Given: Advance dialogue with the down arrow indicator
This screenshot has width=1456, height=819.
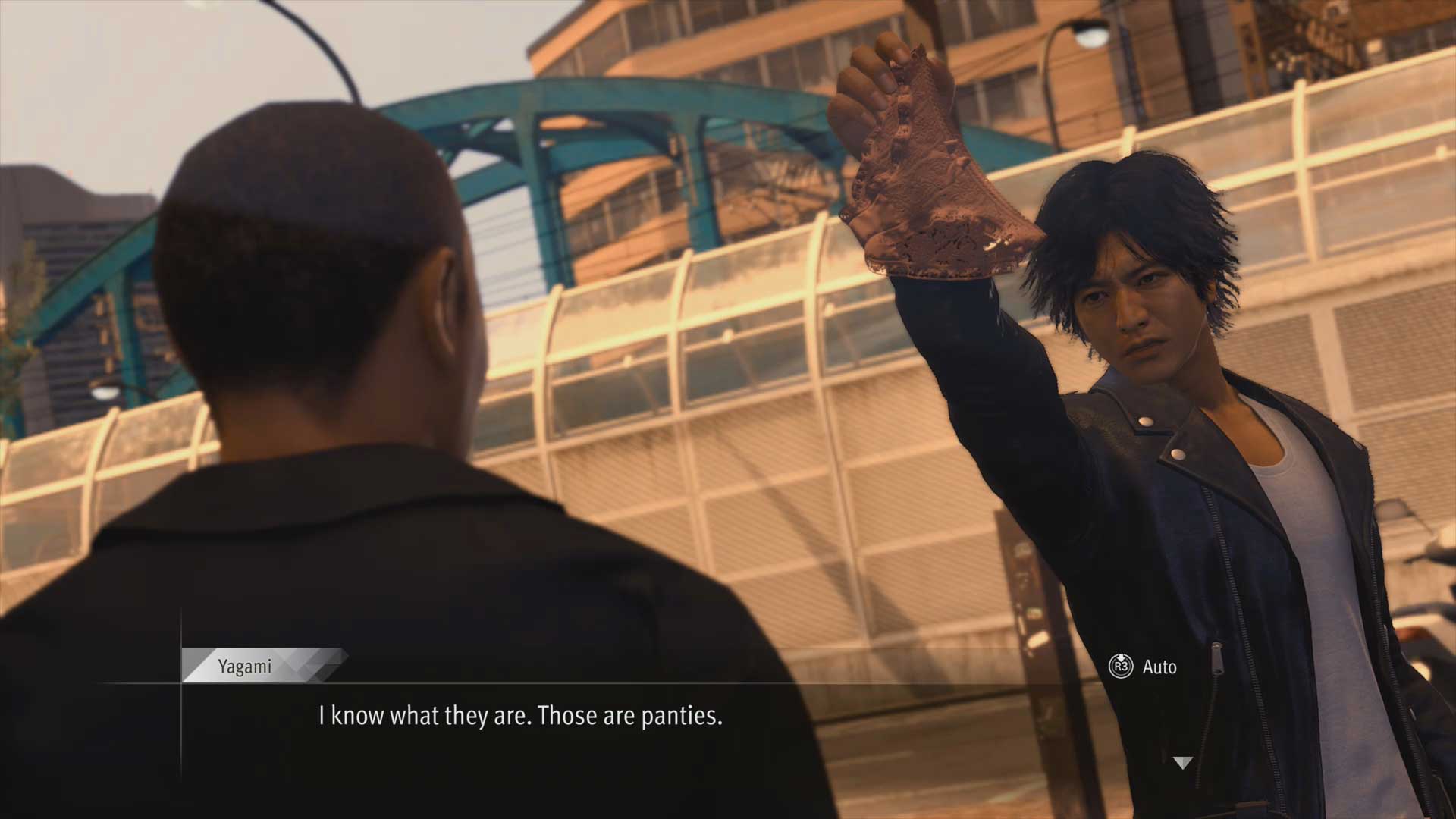Looking at the screenshot, I should pos(1182,763).
